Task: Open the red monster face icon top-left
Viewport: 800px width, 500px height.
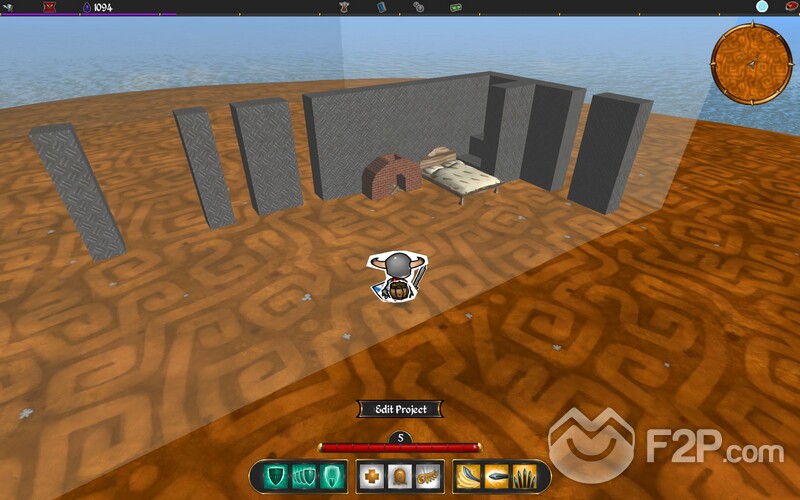Action: (49, 7)
